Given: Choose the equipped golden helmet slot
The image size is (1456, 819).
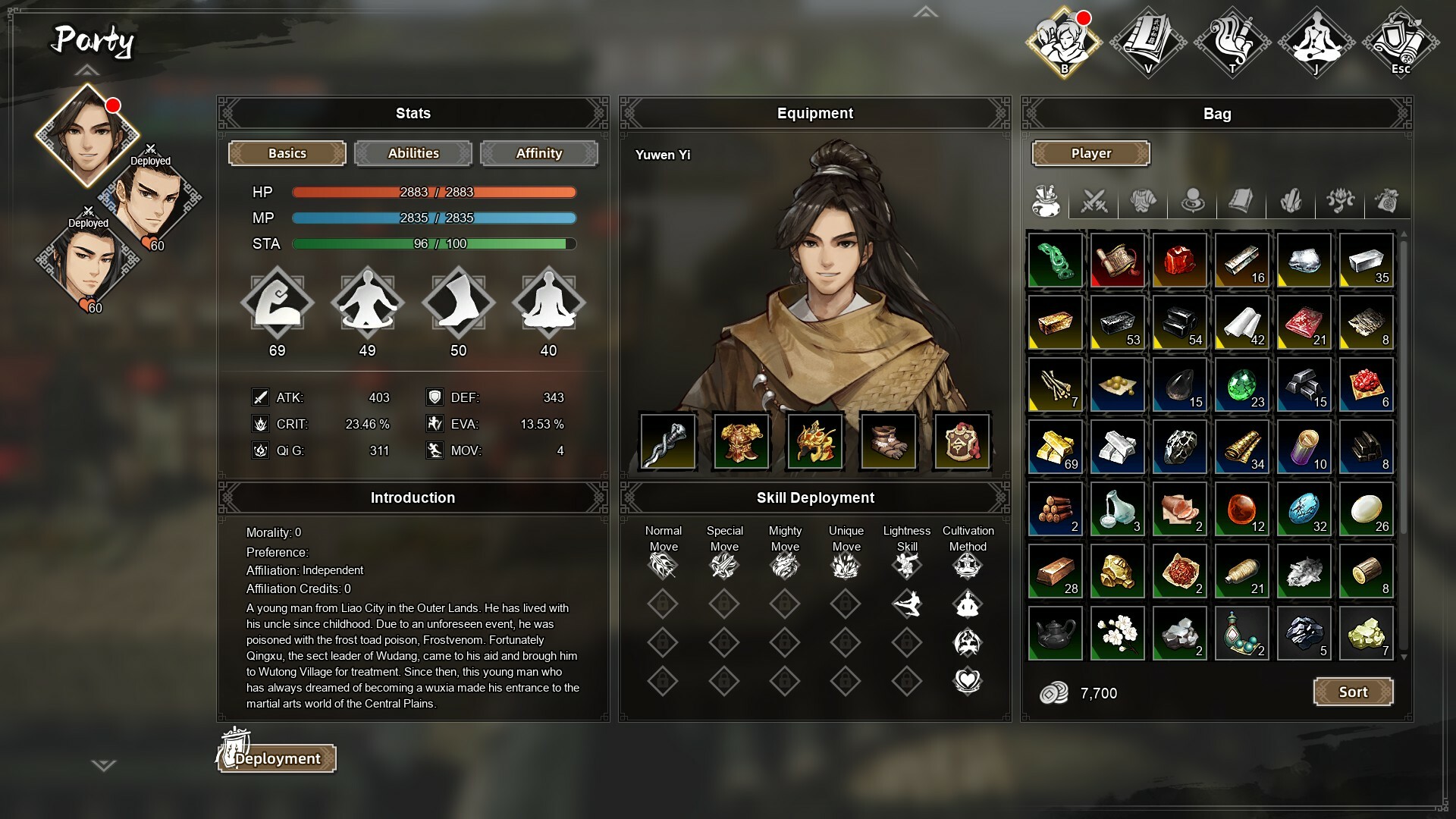Looking at the screenshot, I should point(815,441).
